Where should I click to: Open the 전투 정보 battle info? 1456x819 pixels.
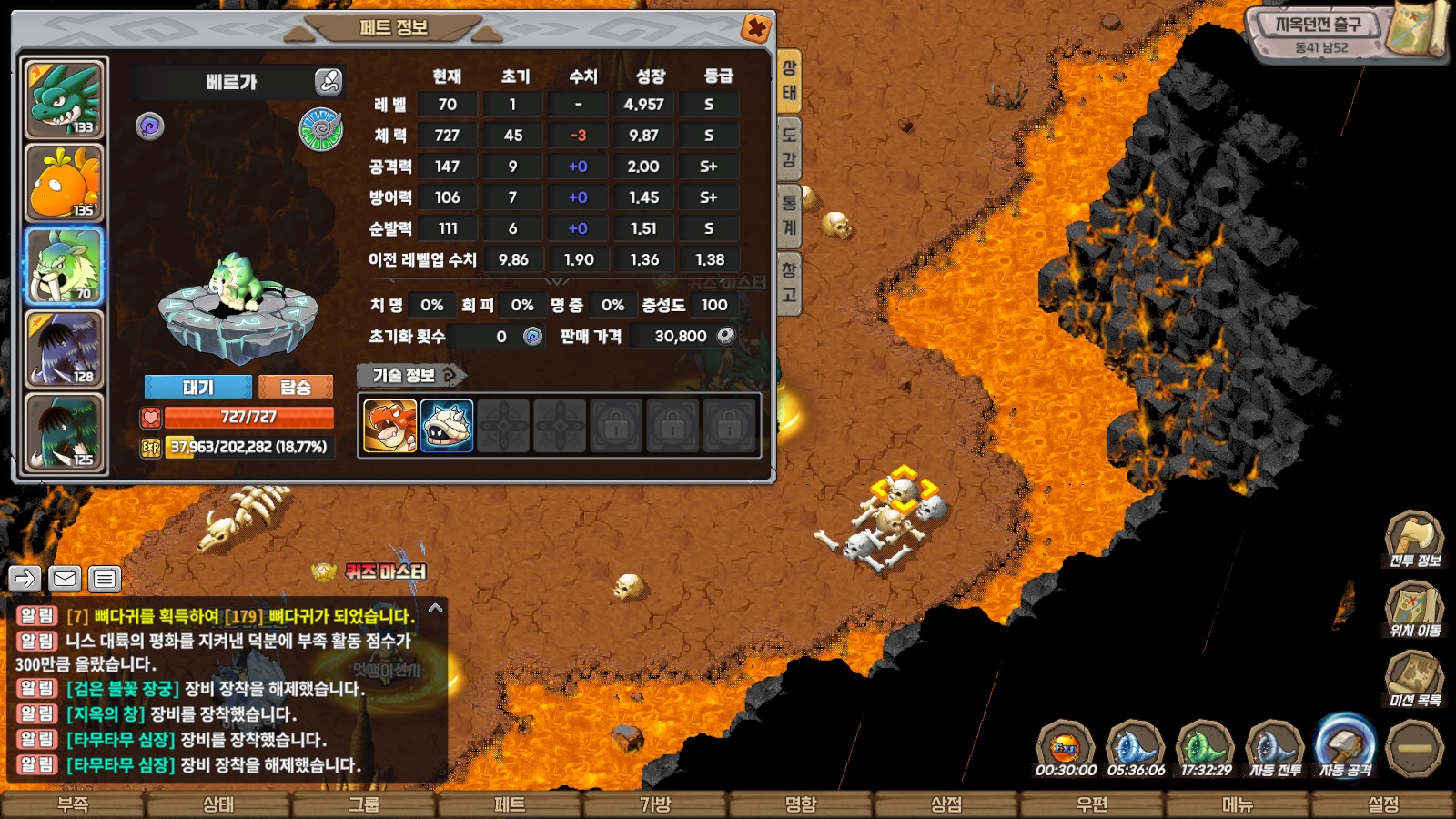click(x=1414, y=539)
